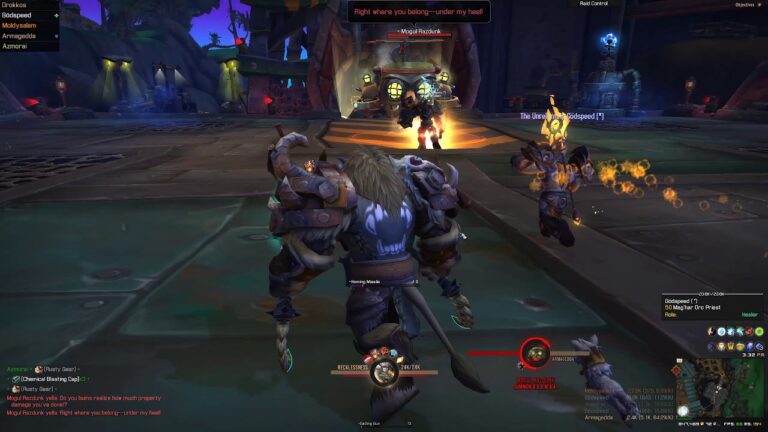Select Moldysalem party frame

20,25
